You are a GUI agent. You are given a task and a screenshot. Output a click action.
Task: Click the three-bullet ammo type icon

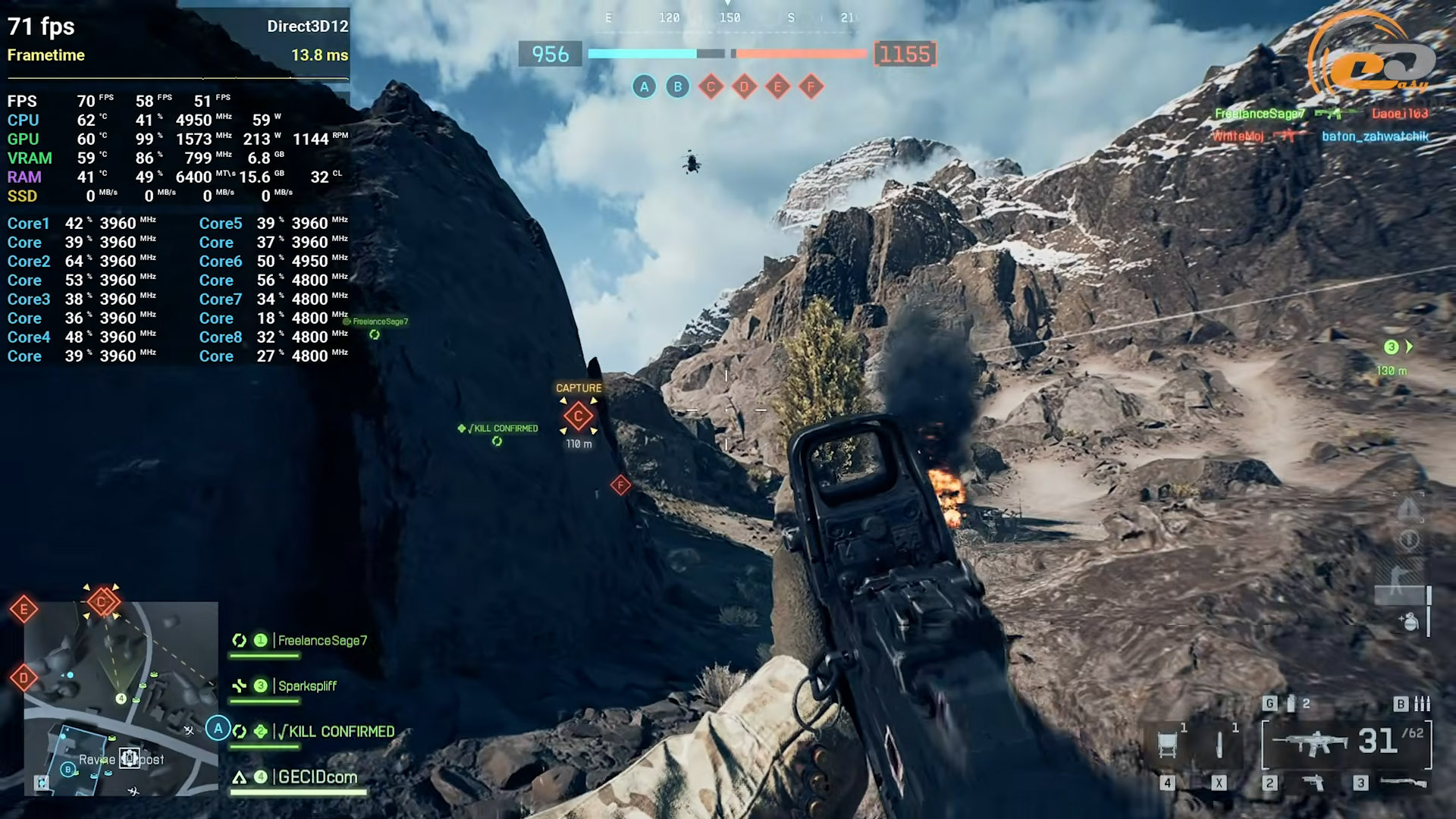pyautogui.click(x=1423, y=704)
